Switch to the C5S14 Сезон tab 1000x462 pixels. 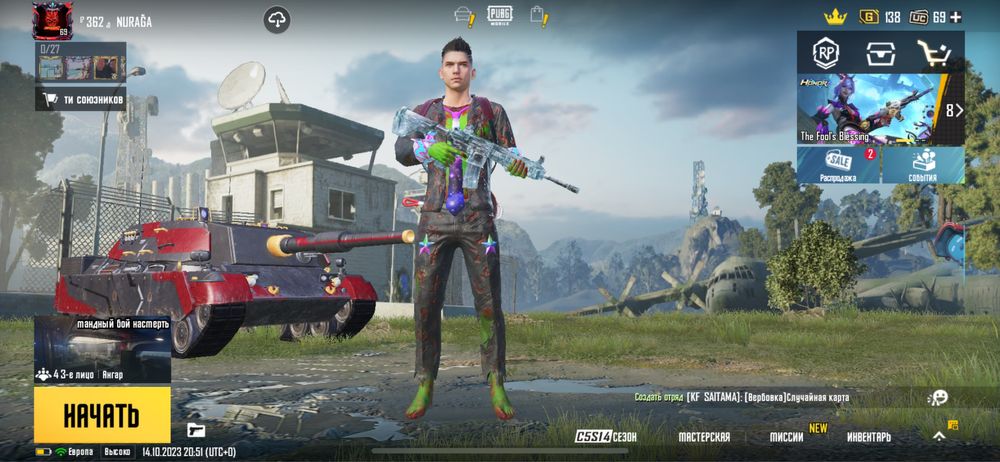[x=606, y=437]
